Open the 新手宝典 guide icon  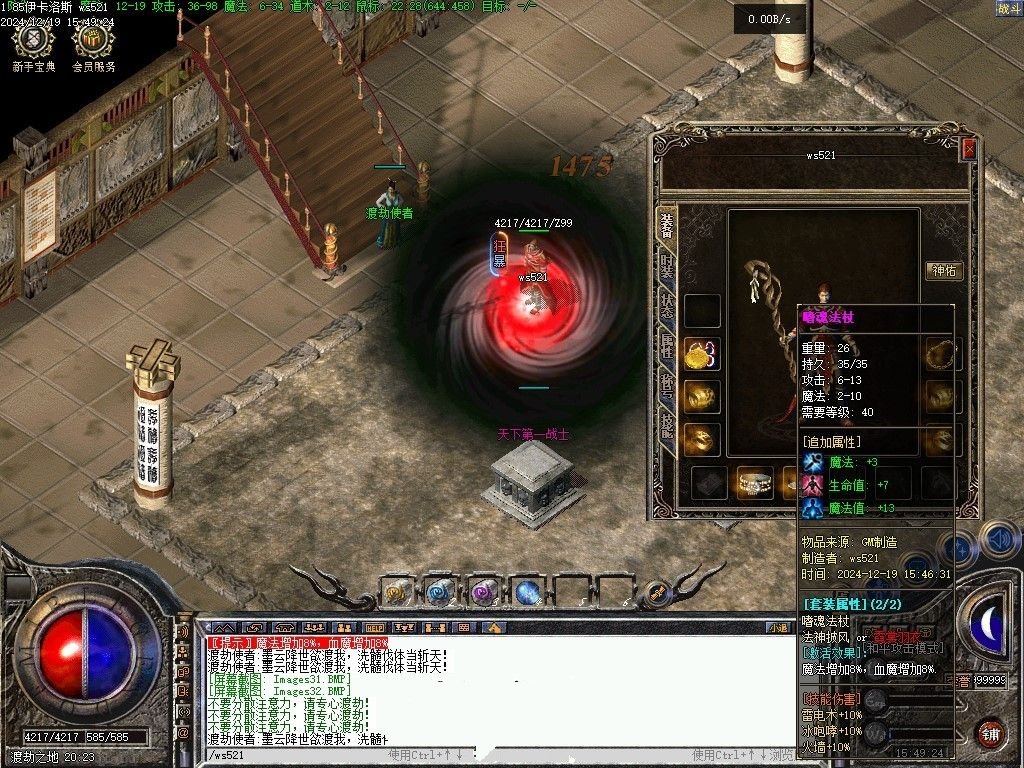click(35, 46)
